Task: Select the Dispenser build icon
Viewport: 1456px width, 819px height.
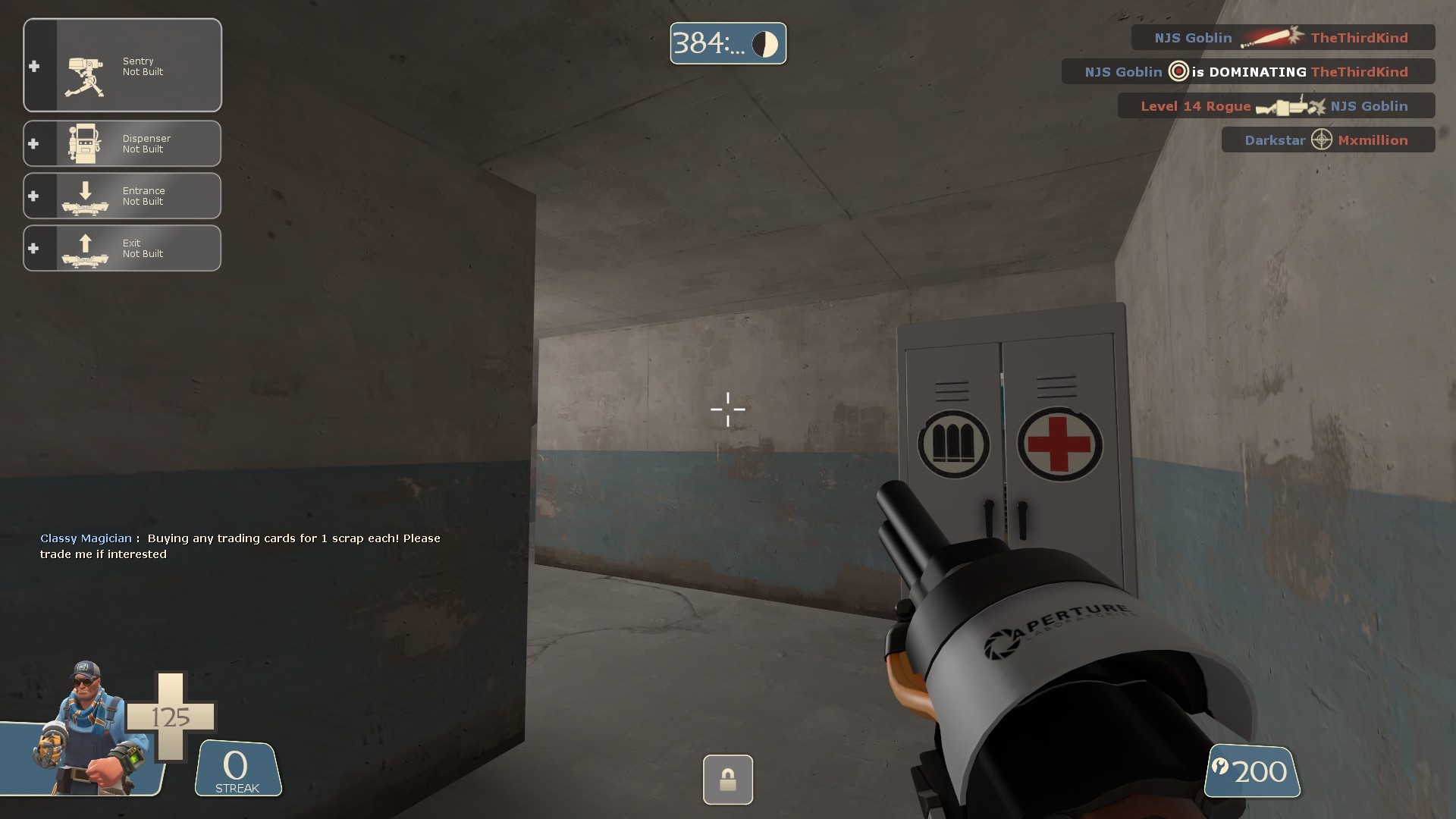Action: tap(86, 143)
